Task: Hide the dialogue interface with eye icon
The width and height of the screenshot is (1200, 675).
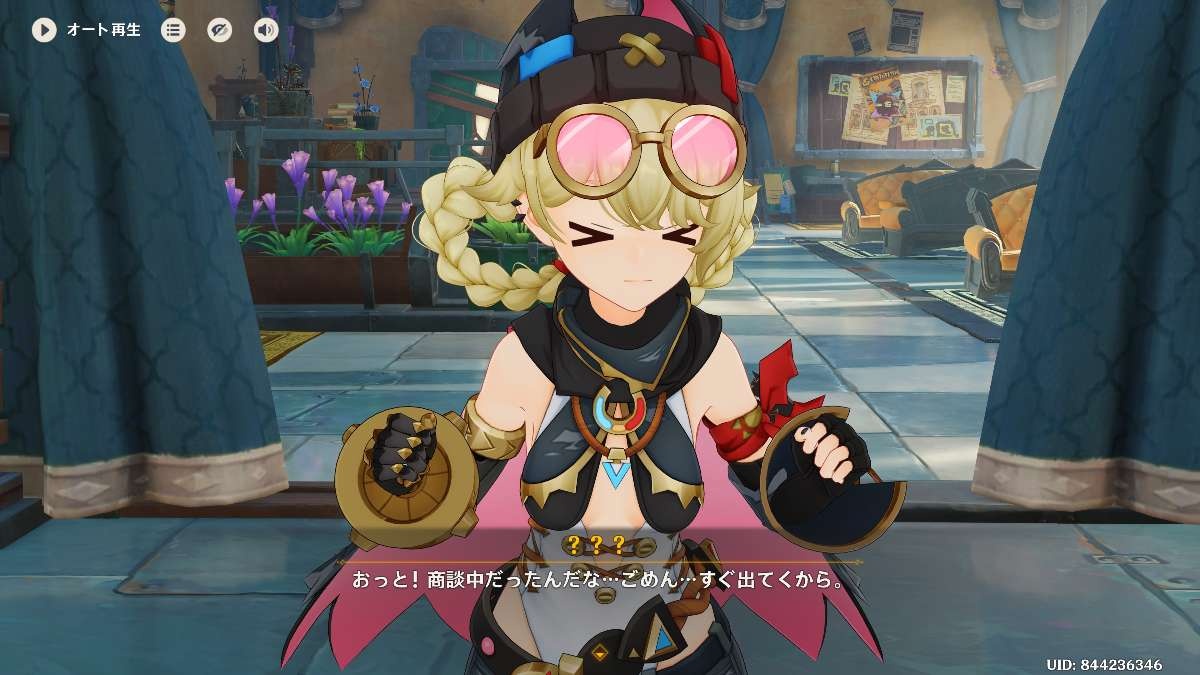Action: coord(219,30)
